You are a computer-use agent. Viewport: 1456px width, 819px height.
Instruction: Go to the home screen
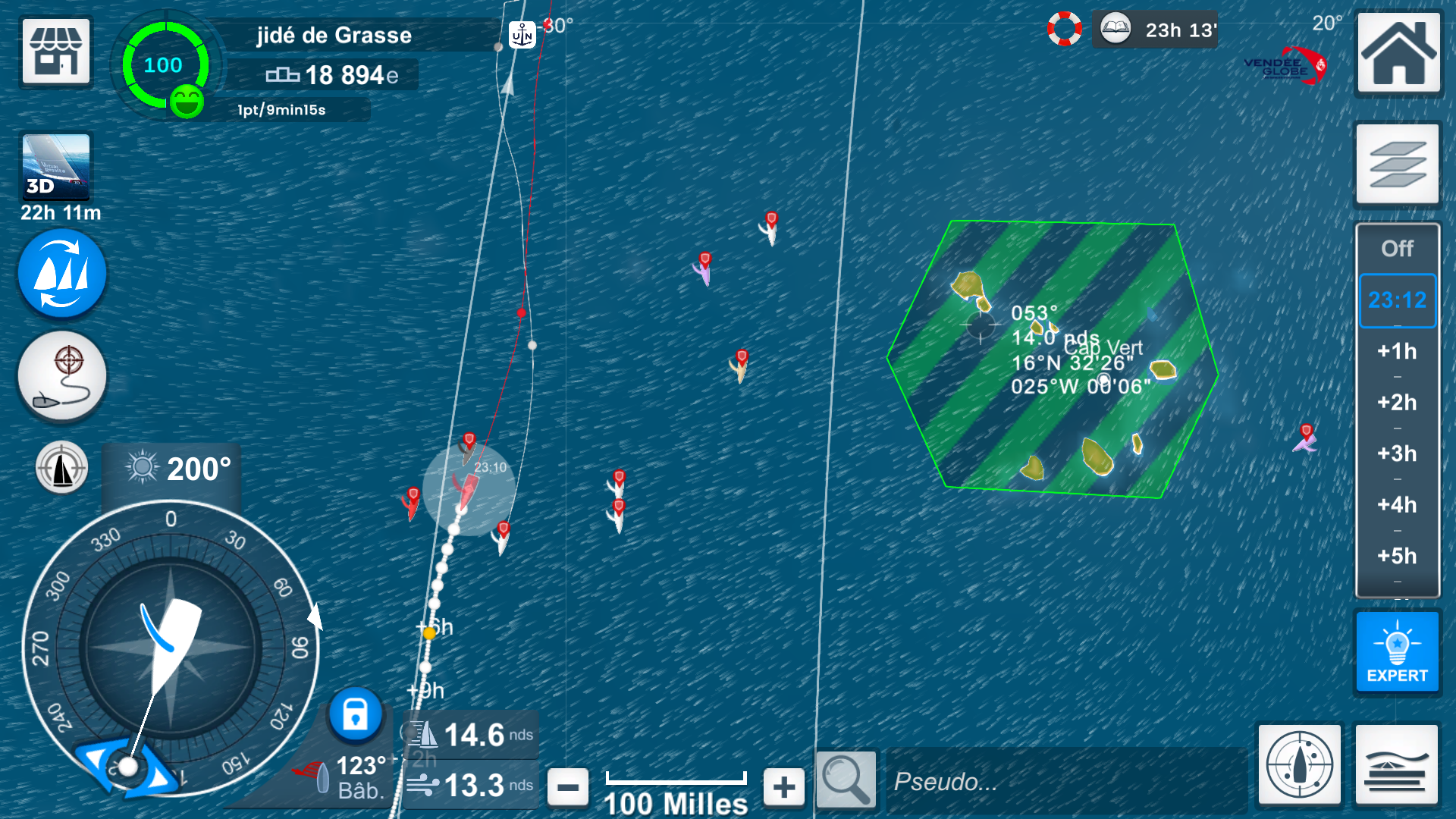pos(1398,52)
